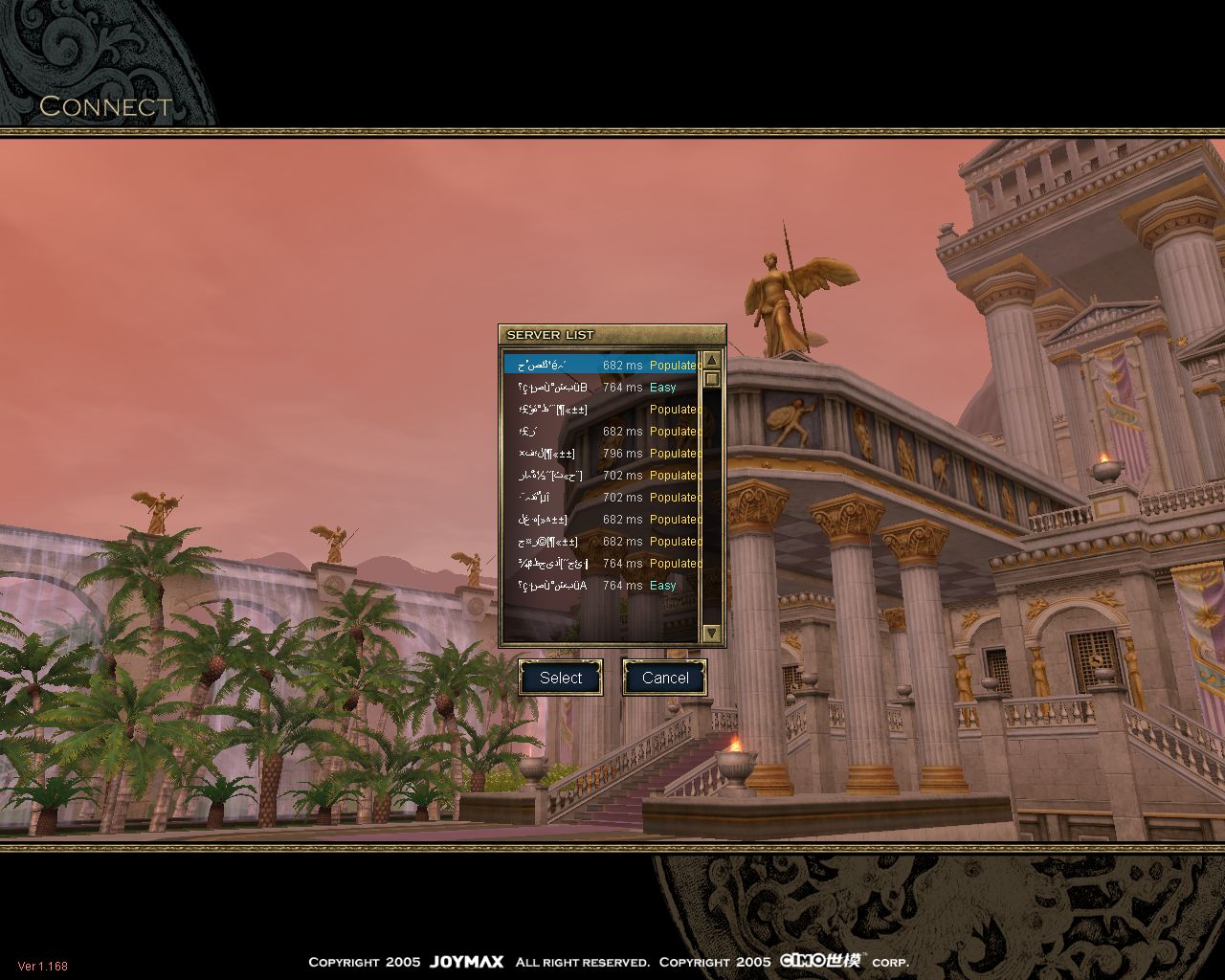Choose the highlighted server row at the top
This screenshot has height=980, width=1225.
click(601, 365)
